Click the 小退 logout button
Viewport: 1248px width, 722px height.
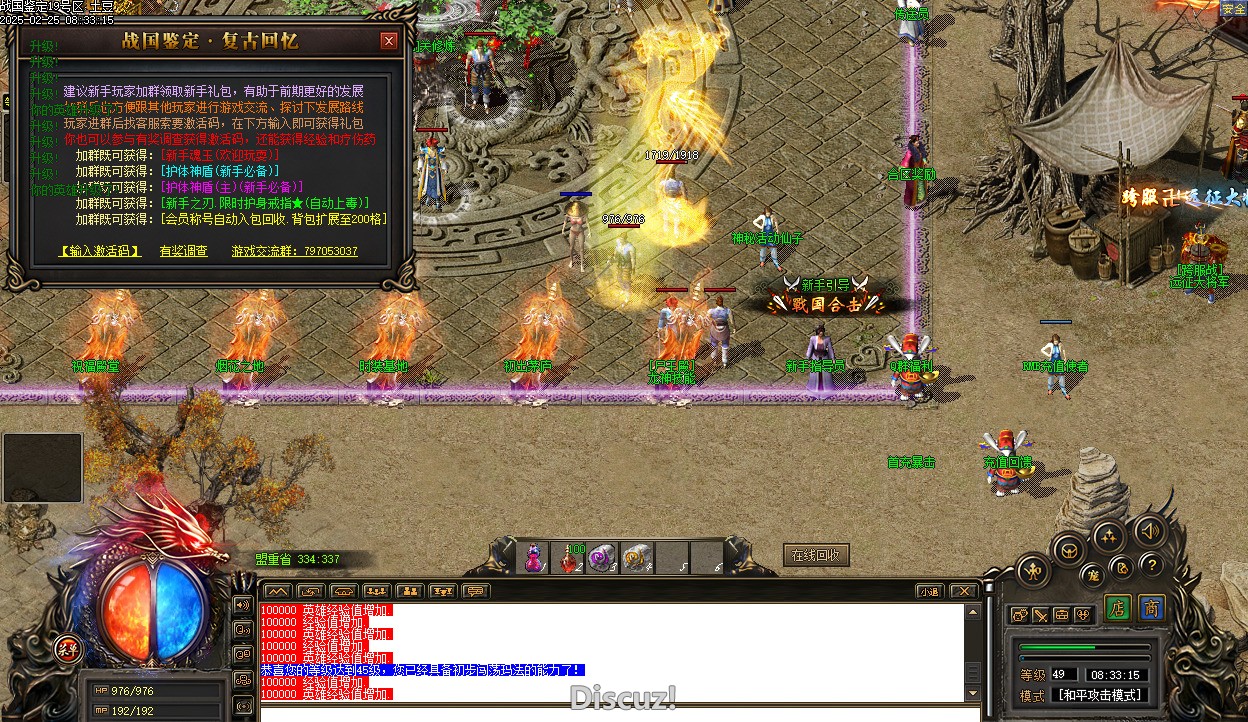(x=930, y=591)
